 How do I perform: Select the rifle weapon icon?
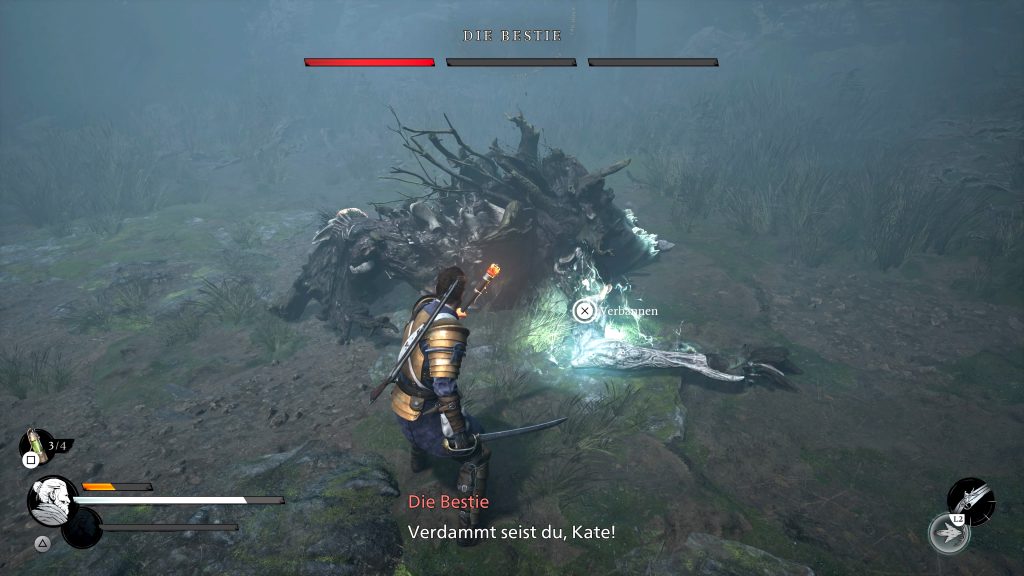[970, 498]
